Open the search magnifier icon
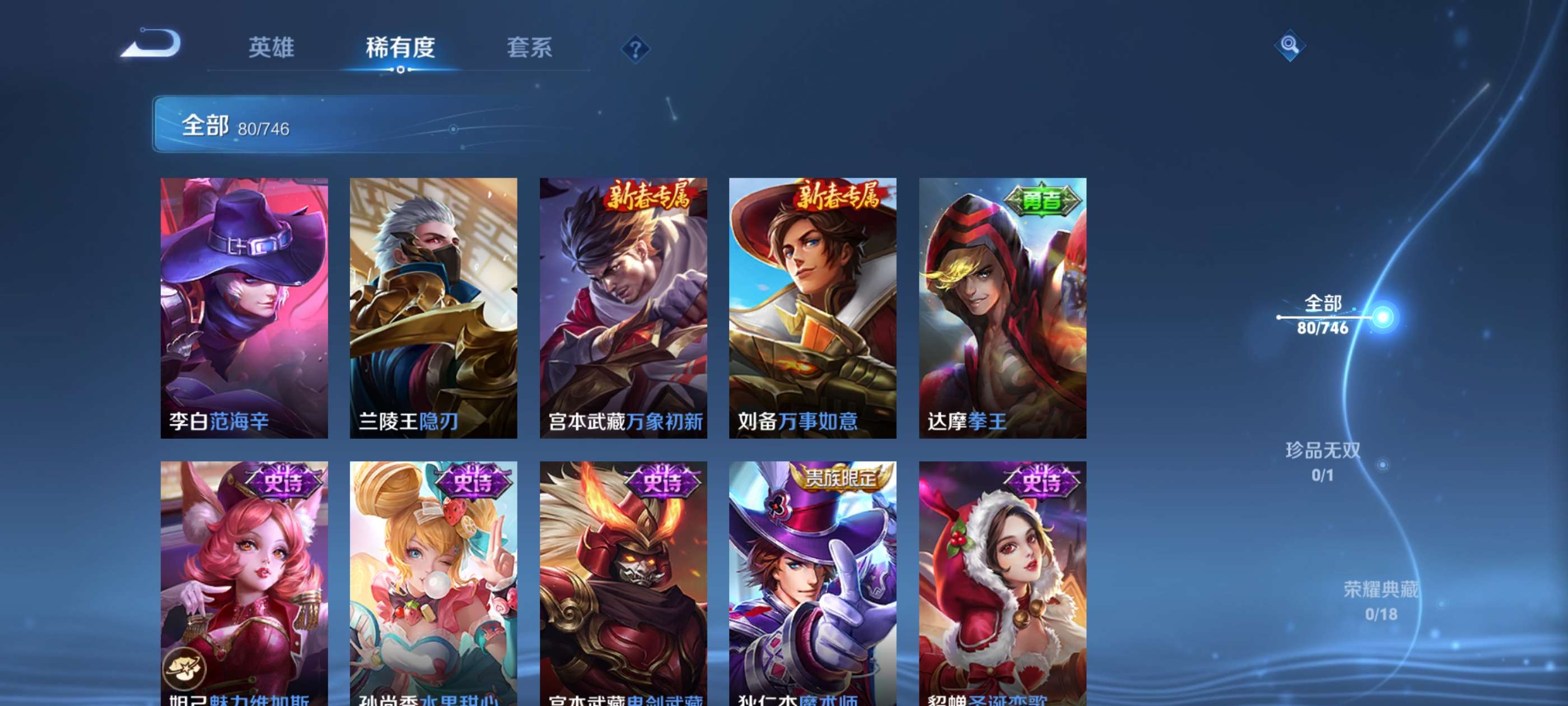The width and height of the screenshot is (1568, 706). [1290, 46]
